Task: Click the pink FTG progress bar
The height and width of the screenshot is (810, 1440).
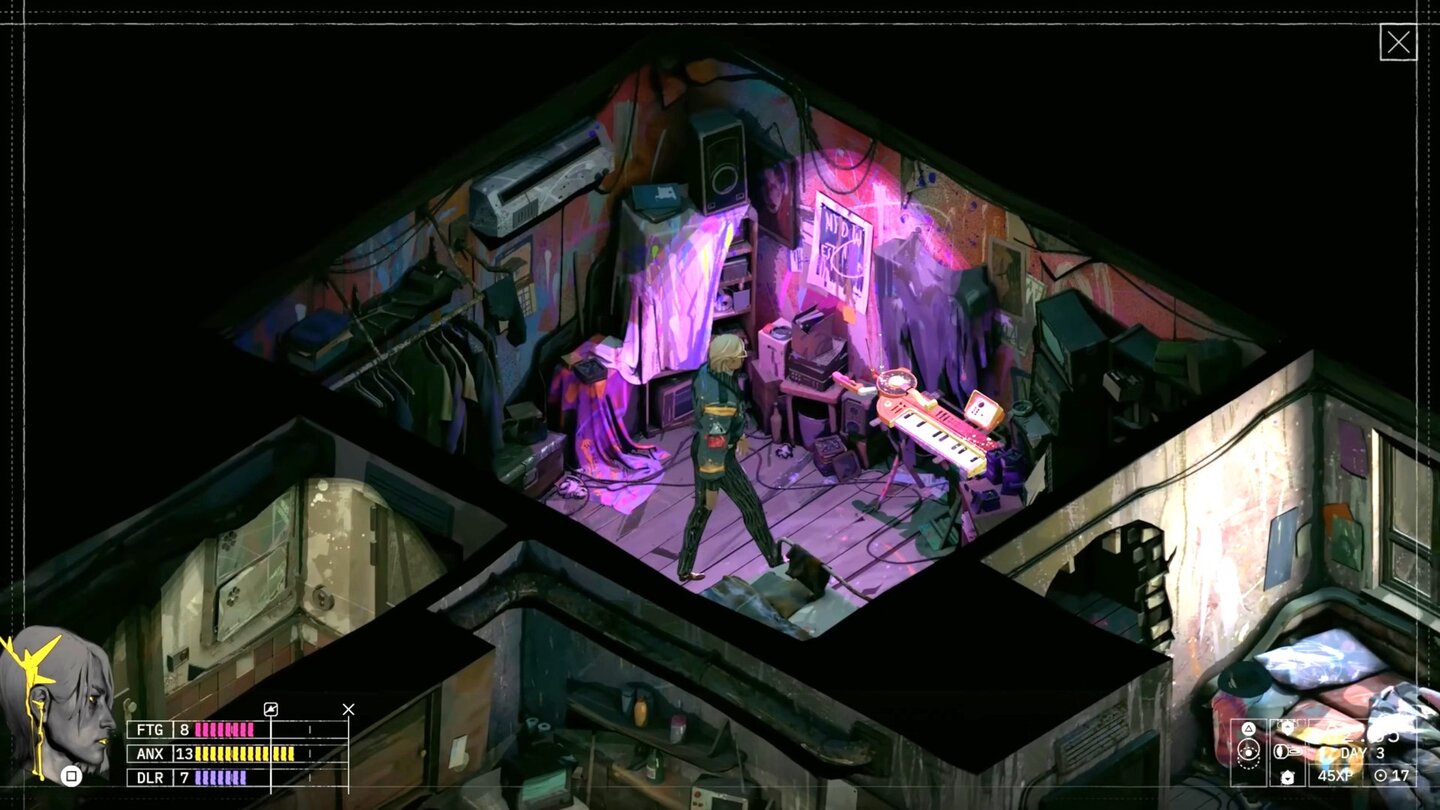Action: [x=225, y=730]
